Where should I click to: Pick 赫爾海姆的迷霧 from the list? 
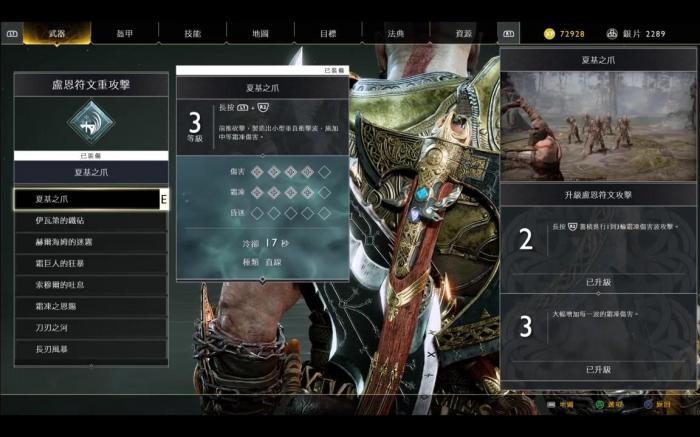[91, 242]
